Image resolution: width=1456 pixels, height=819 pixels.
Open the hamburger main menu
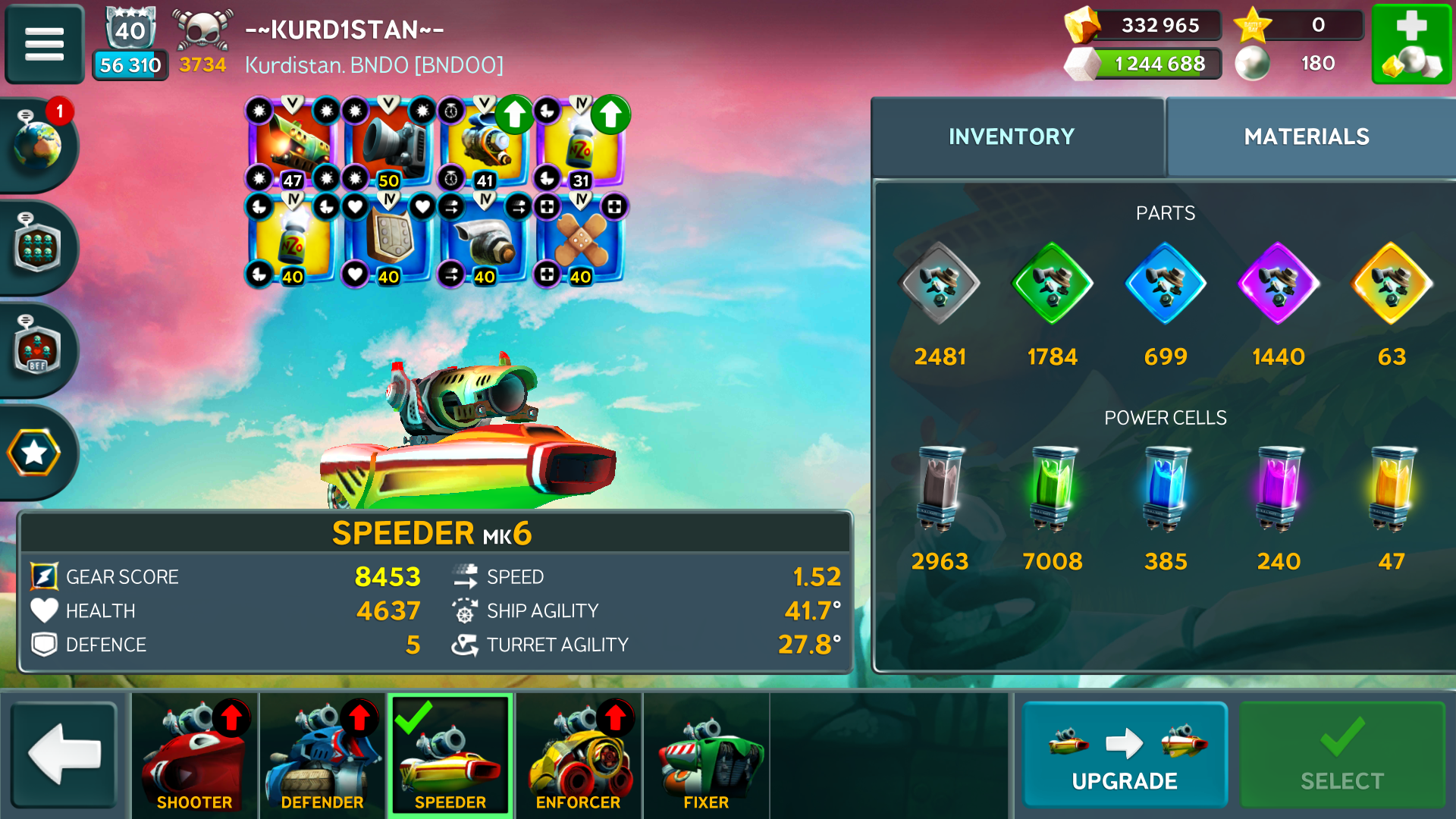point(44,43)
